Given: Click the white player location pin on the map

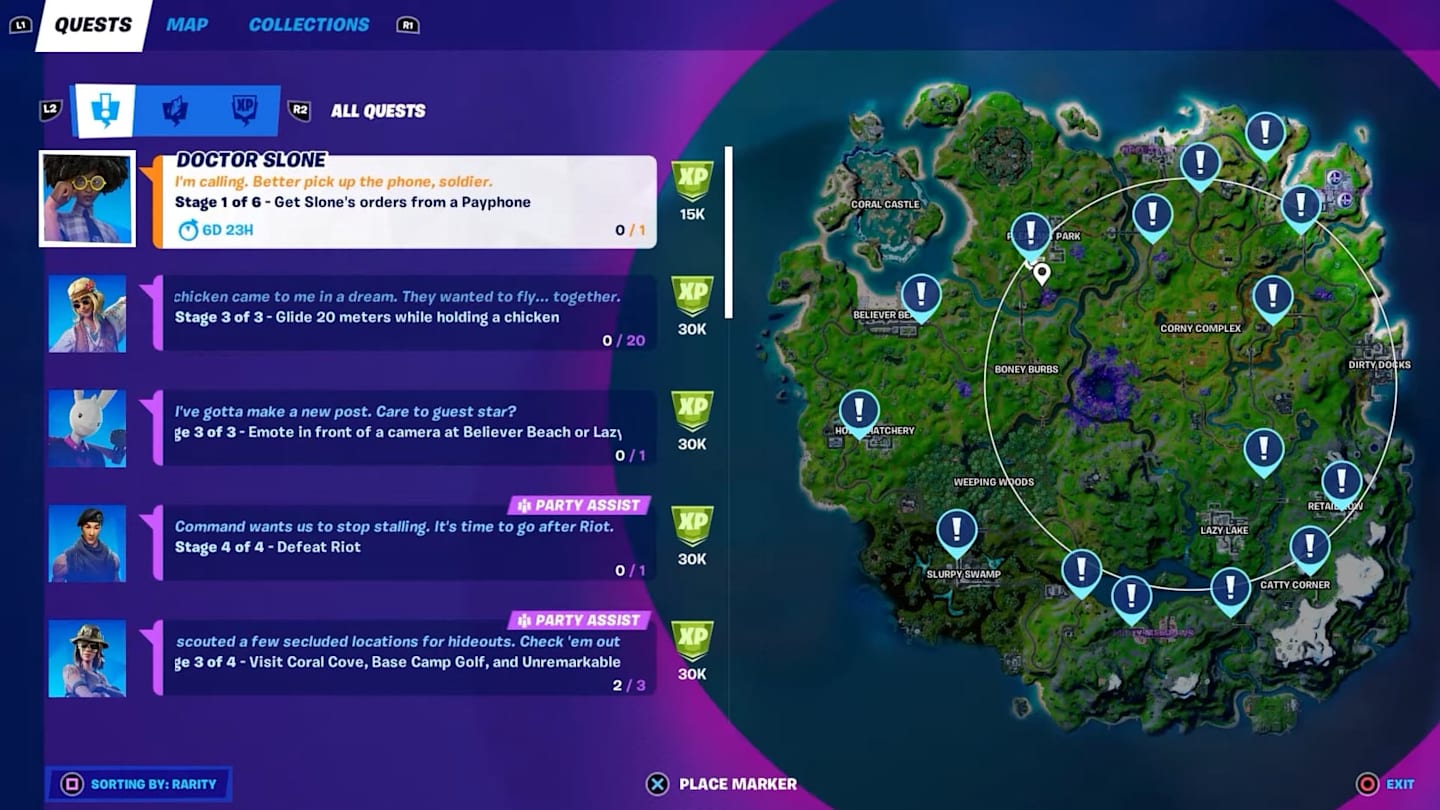Looking at the screenshot, I should tap(1041, 271).
